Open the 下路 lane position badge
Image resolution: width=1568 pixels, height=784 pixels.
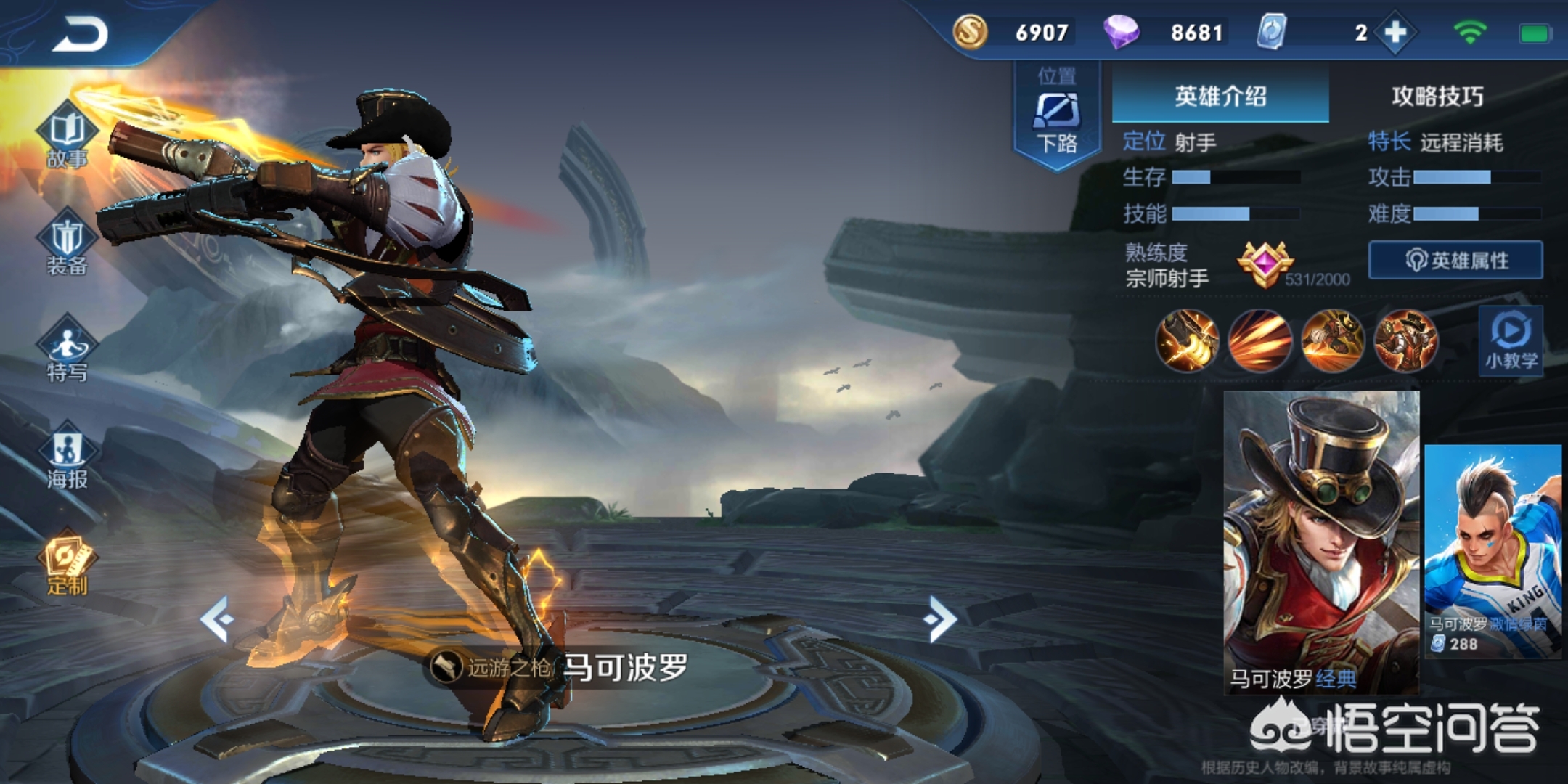click(1056, 116)
